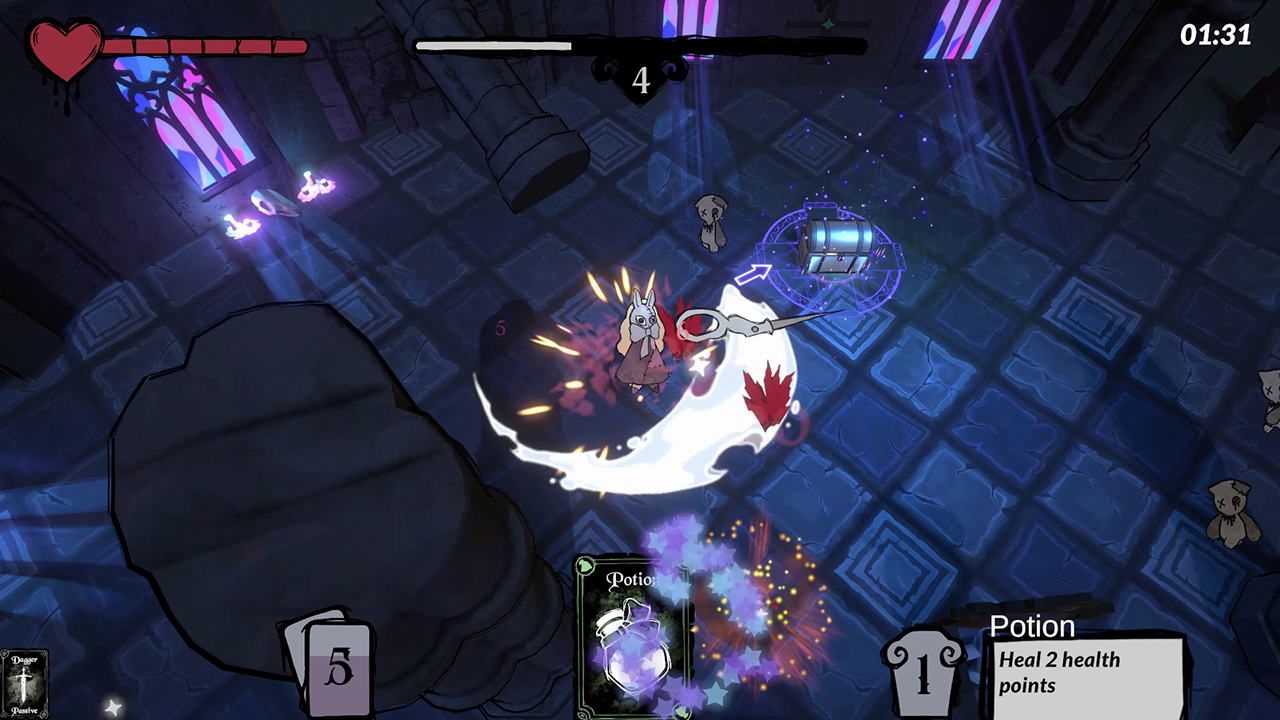The width and height of the screenshot is (1280, 720).
Task: Select the Potion card in hand
Action: (x=632, y=638)
